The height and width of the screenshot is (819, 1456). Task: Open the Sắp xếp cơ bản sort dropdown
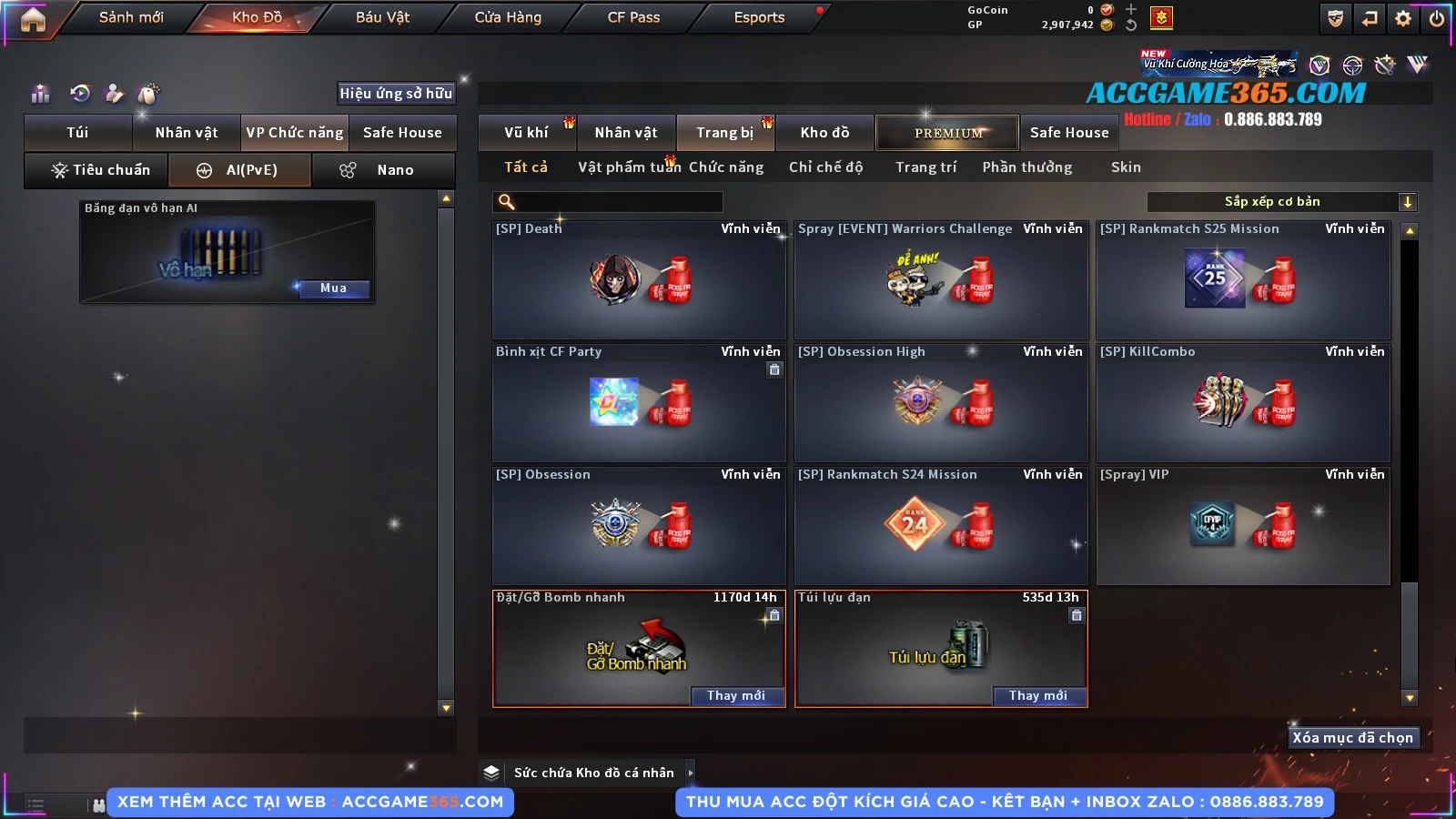(1281, 202)
